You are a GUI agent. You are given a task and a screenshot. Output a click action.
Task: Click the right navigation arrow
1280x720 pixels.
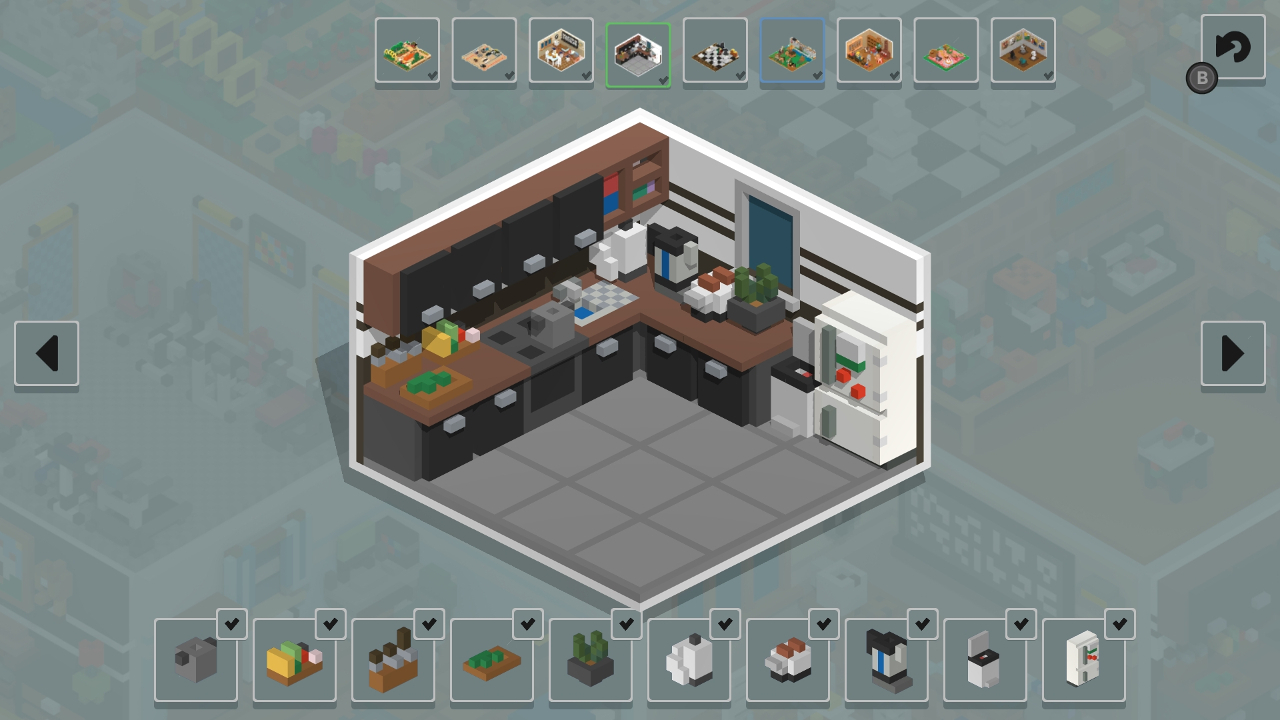(x=1233, y=353)
